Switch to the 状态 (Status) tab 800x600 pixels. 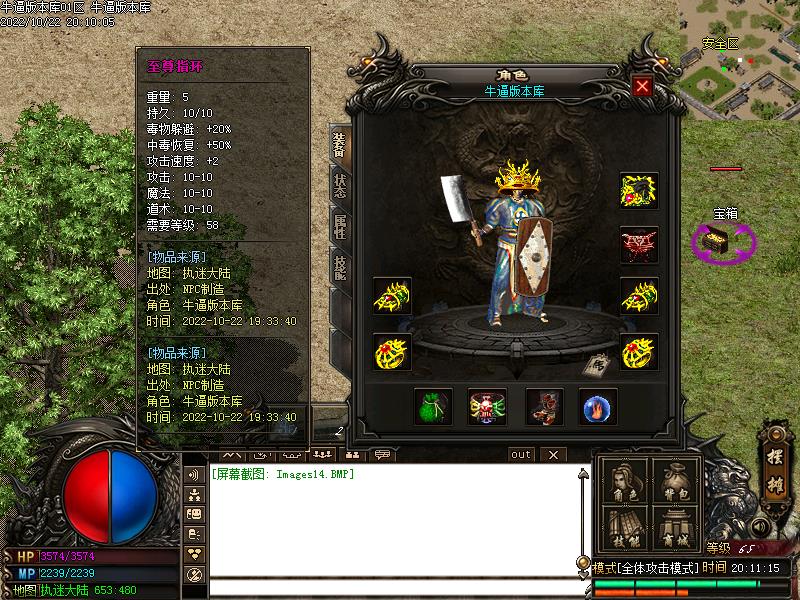340,183
